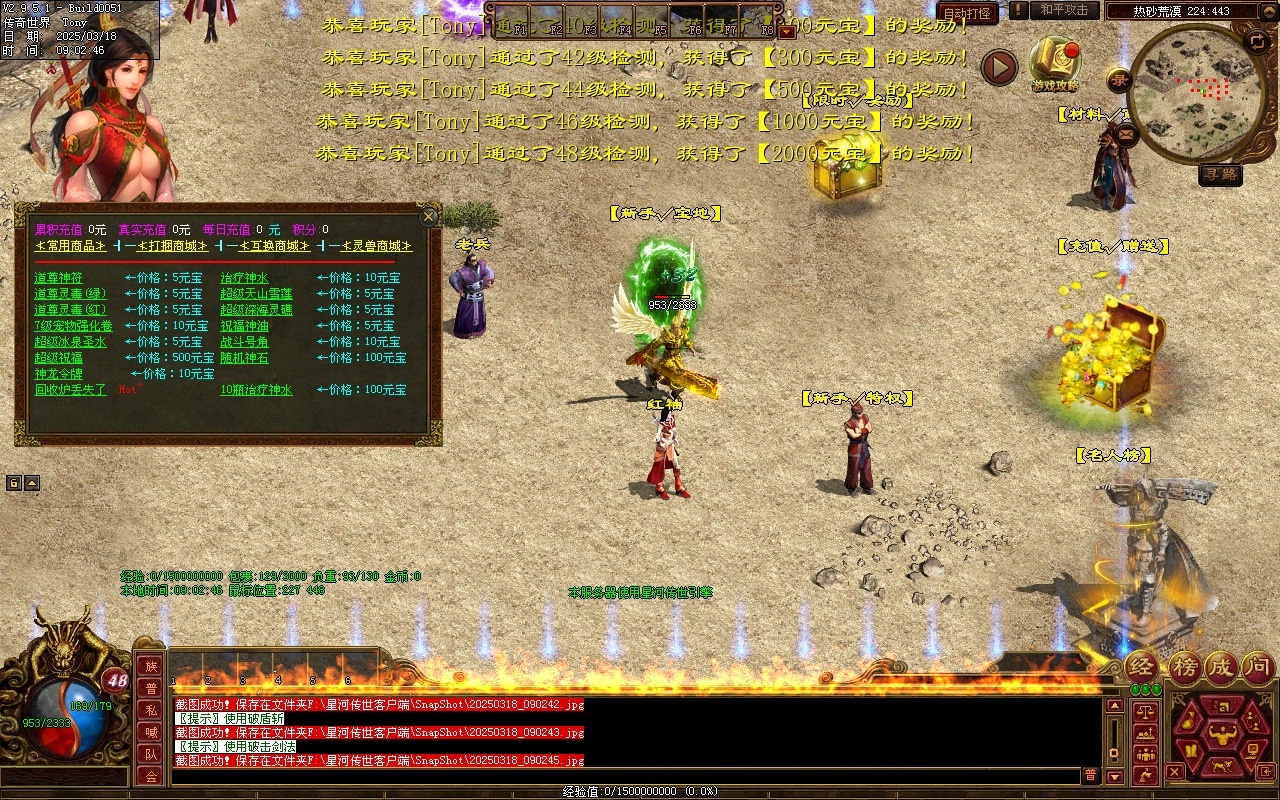Screen dimensions: 1280x800
Task: Toggle the 自动打怪 auto-fight button
Action: [967, 13]
